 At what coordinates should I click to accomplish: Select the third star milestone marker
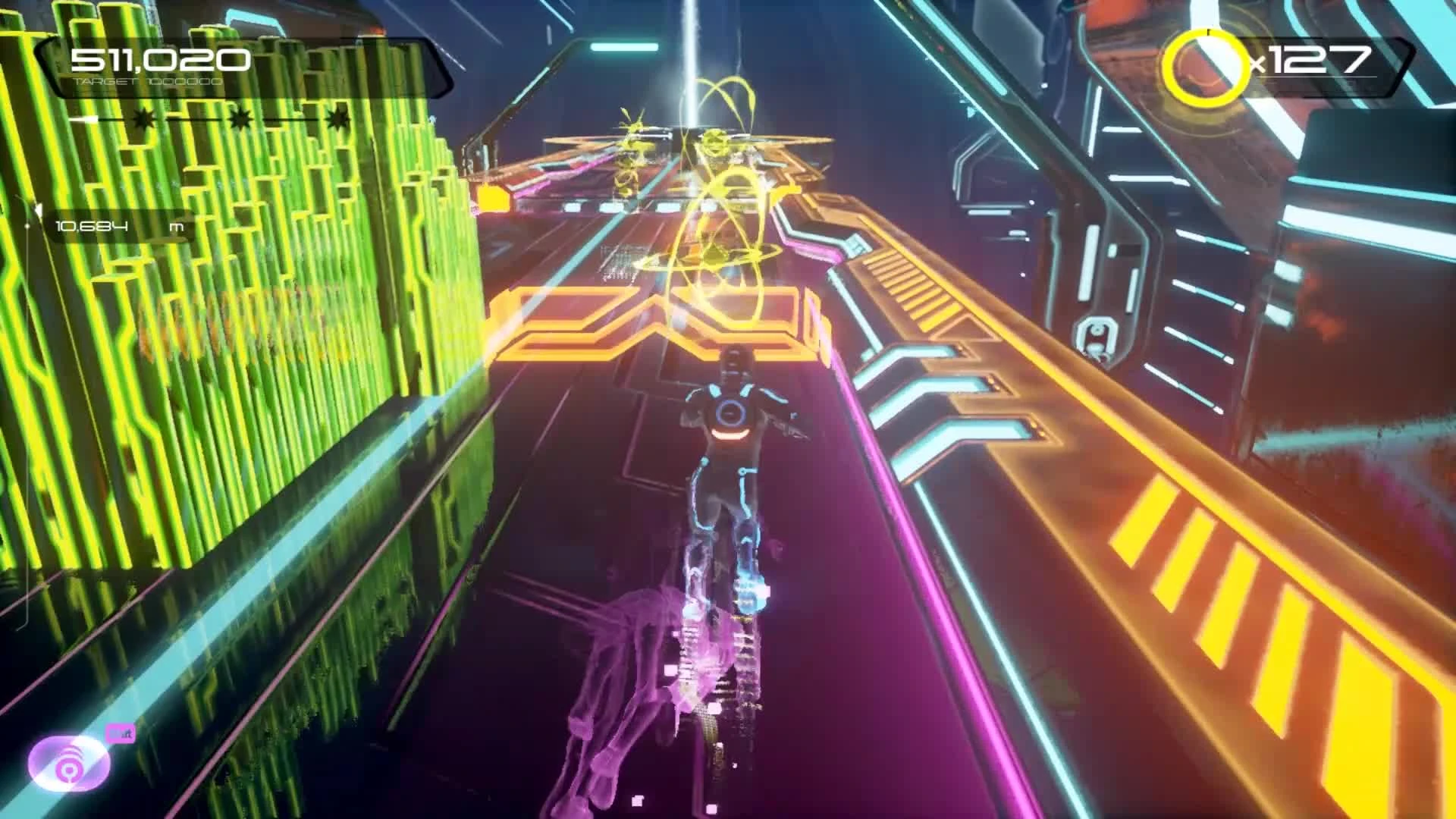339,118
